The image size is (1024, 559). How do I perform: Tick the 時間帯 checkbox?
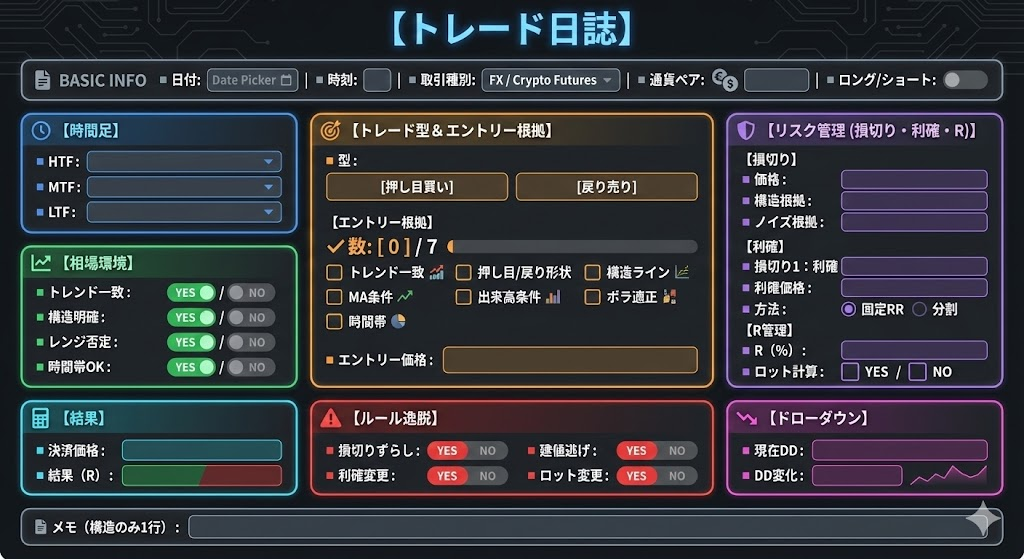pyautogui.click(x=335, y=322)
